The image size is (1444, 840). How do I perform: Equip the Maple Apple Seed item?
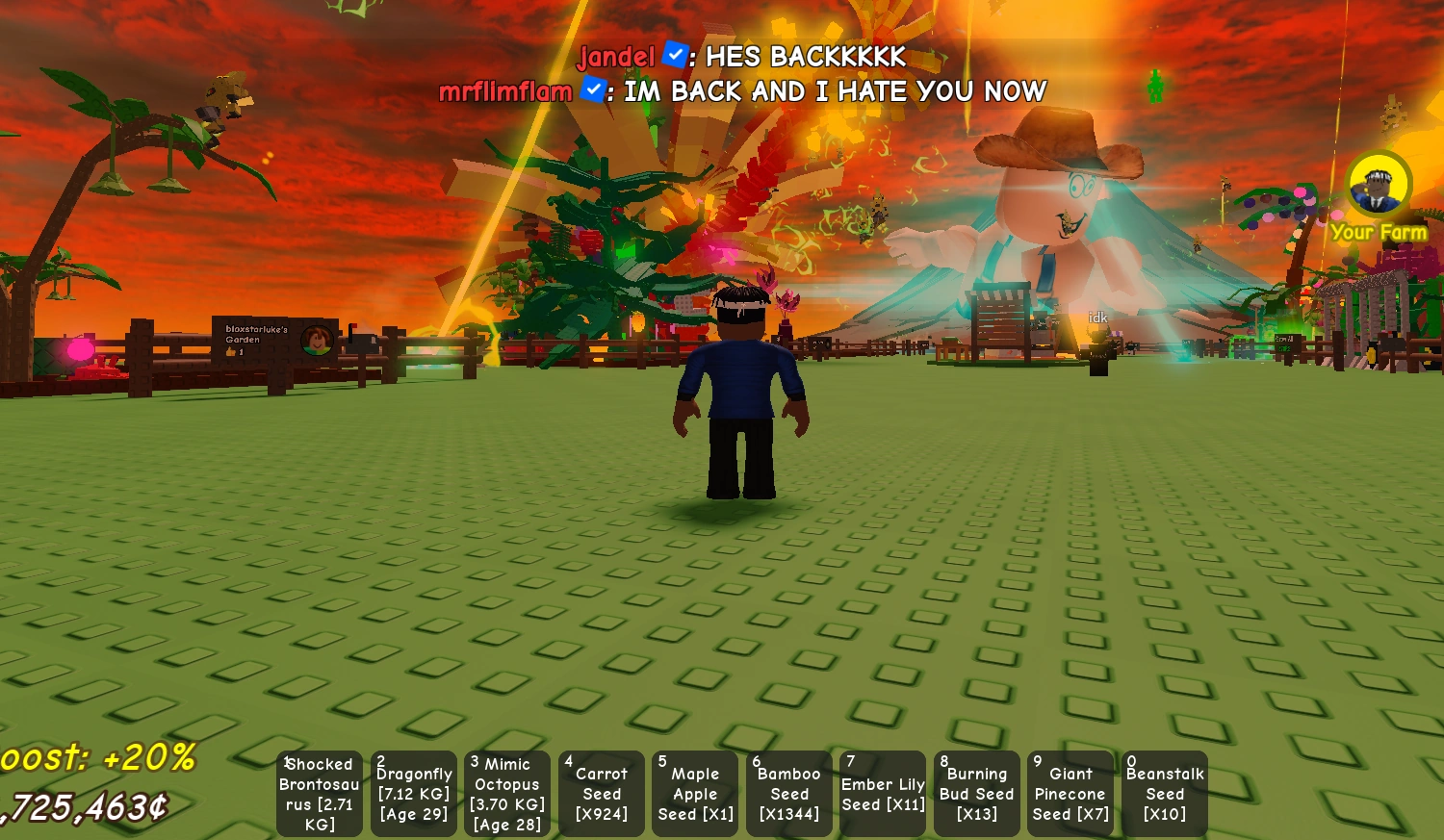coord(695,793)
